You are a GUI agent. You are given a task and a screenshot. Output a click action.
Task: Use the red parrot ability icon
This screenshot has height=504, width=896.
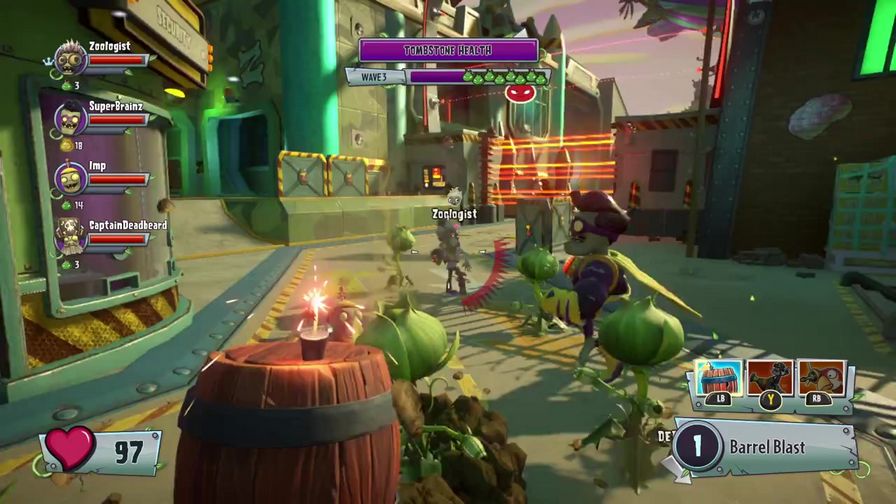(822, 380)
